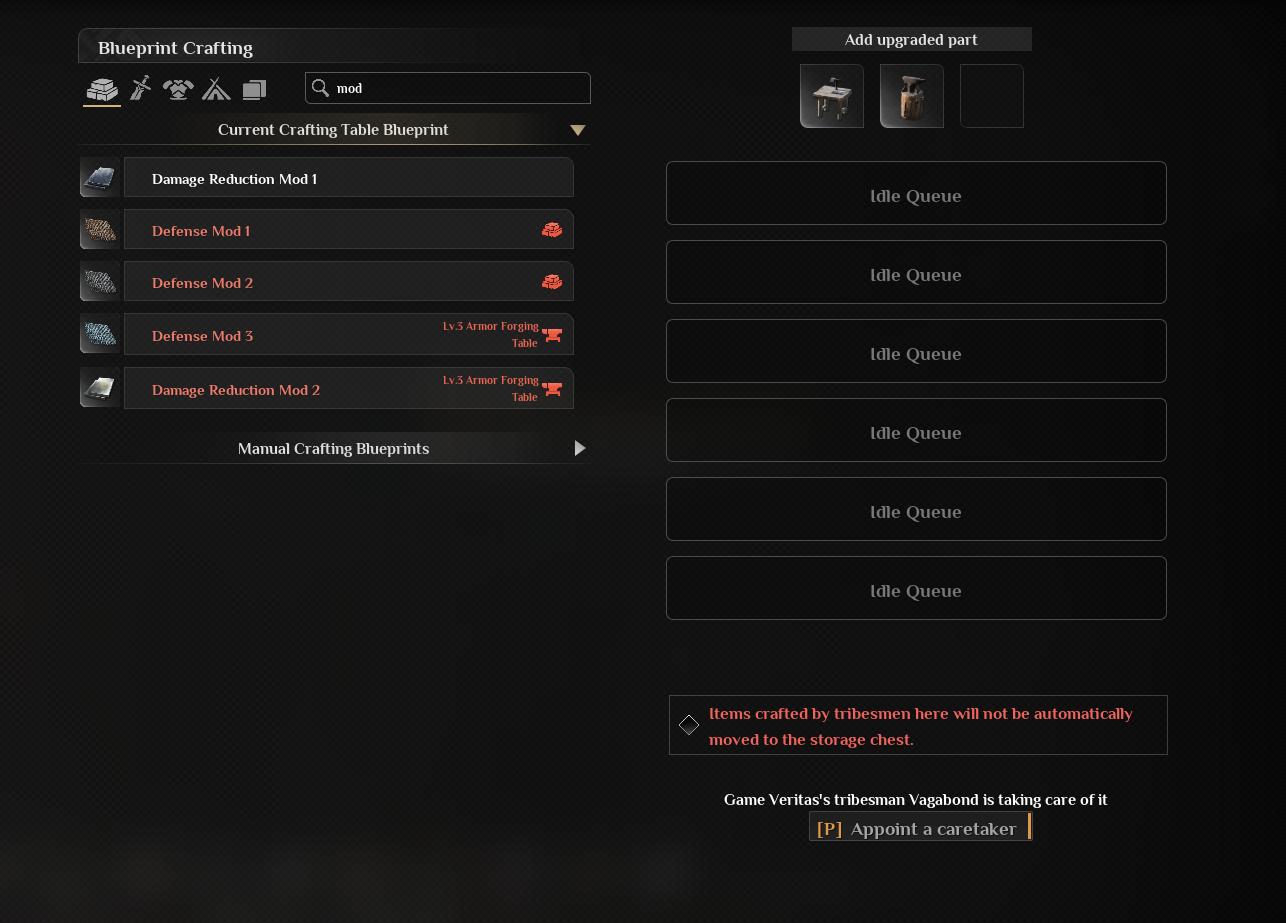The image size is (1286, 923).
Task: Click the empty upgraded part slot
Action: (x=991, y=95)
